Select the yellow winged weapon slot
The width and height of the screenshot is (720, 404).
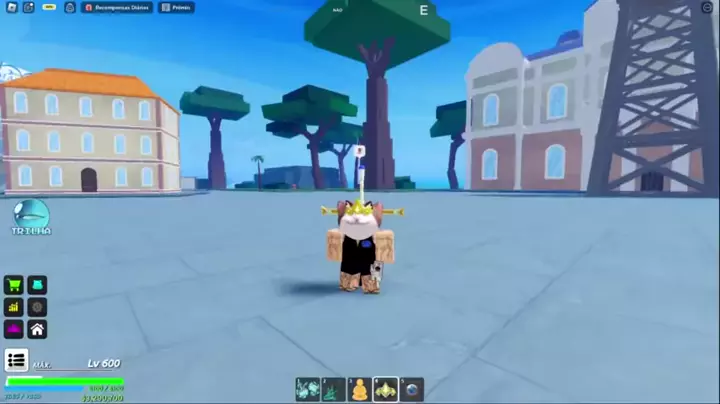pos(385,389)
